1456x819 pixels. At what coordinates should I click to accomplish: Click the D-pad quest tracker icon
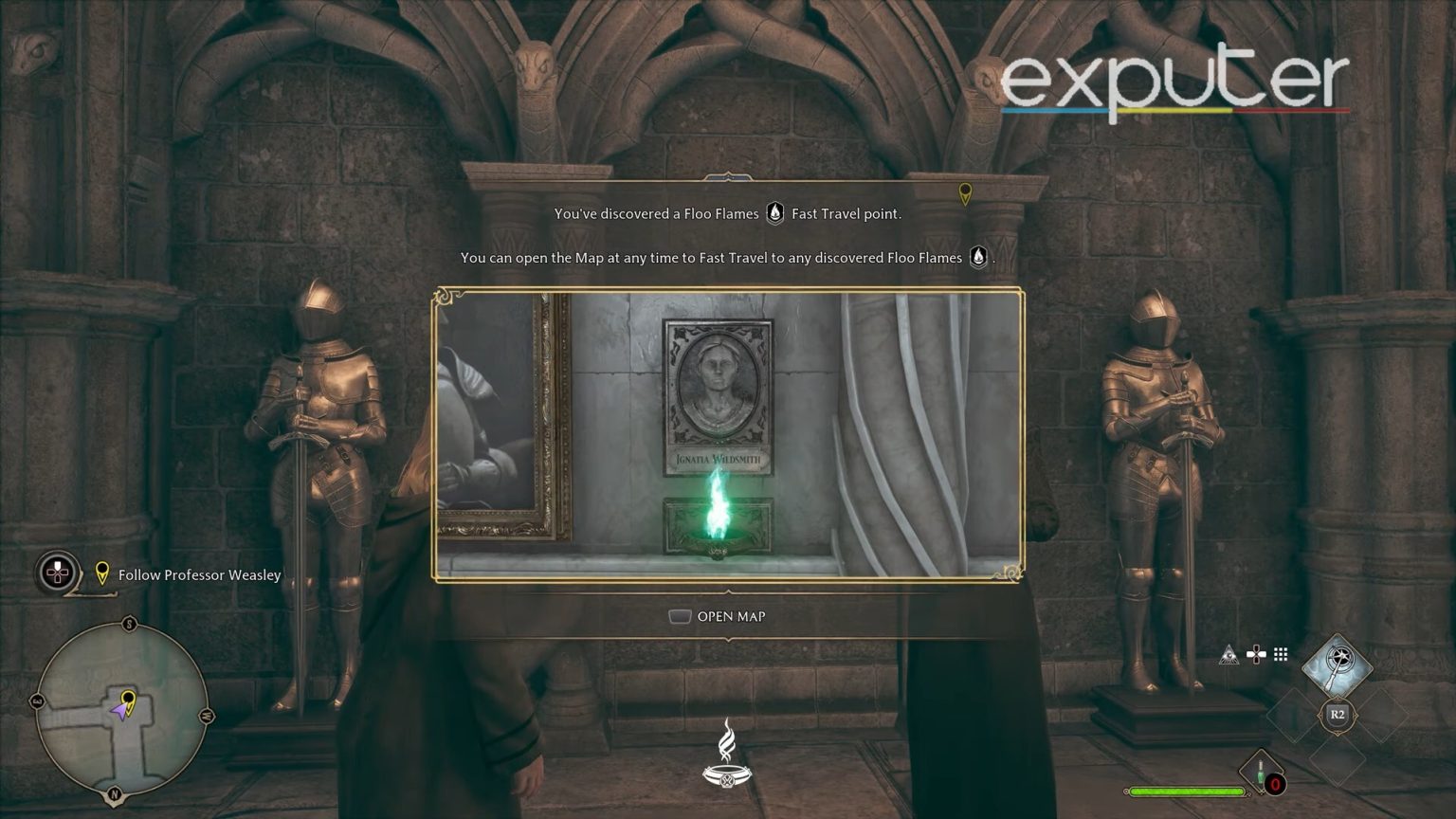[x=57, y=573]
